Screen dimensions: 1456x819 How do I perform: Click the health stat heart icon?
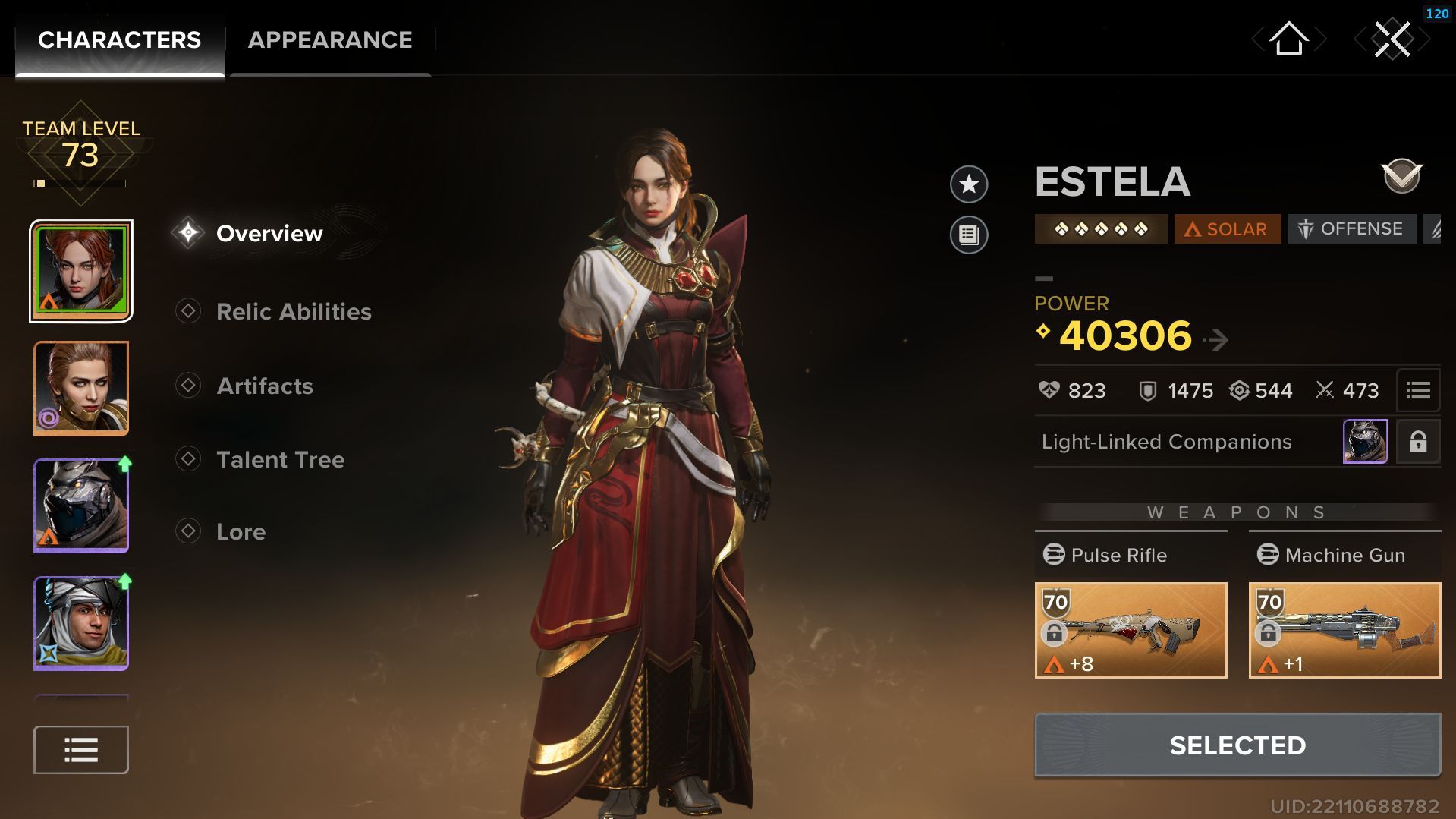1051,391
